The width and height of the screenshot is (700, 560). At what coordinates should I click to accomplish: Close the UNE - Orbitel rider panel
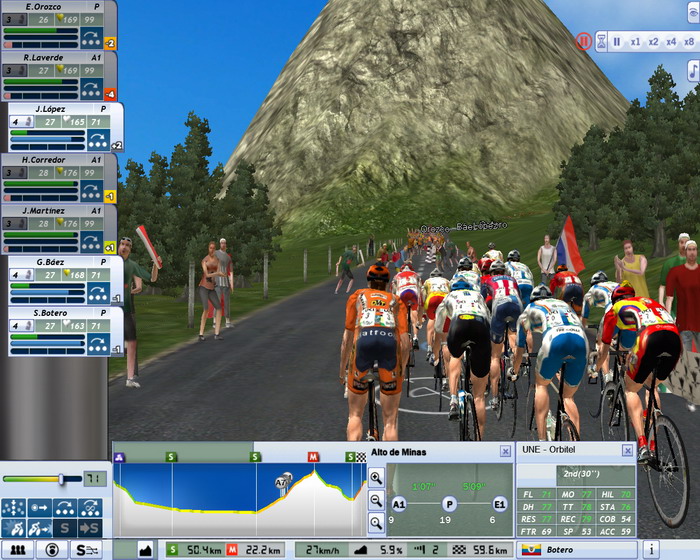tap(627, 452)
